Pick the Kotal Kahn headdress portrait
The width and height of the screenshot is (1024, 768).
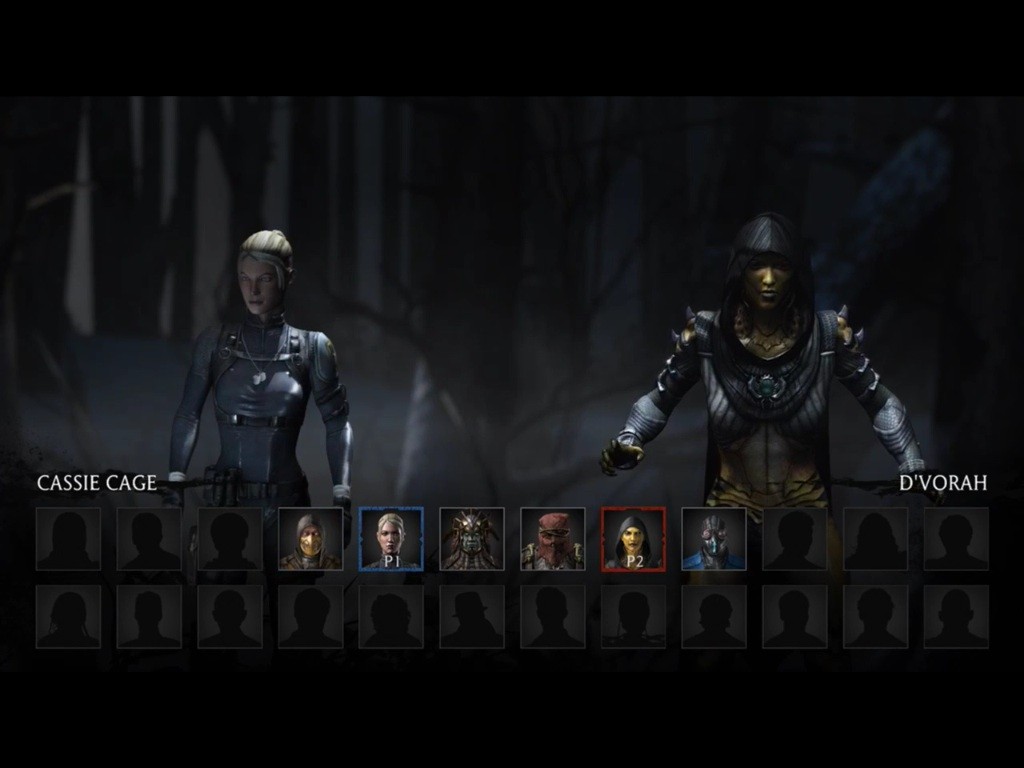coord(472,539)
